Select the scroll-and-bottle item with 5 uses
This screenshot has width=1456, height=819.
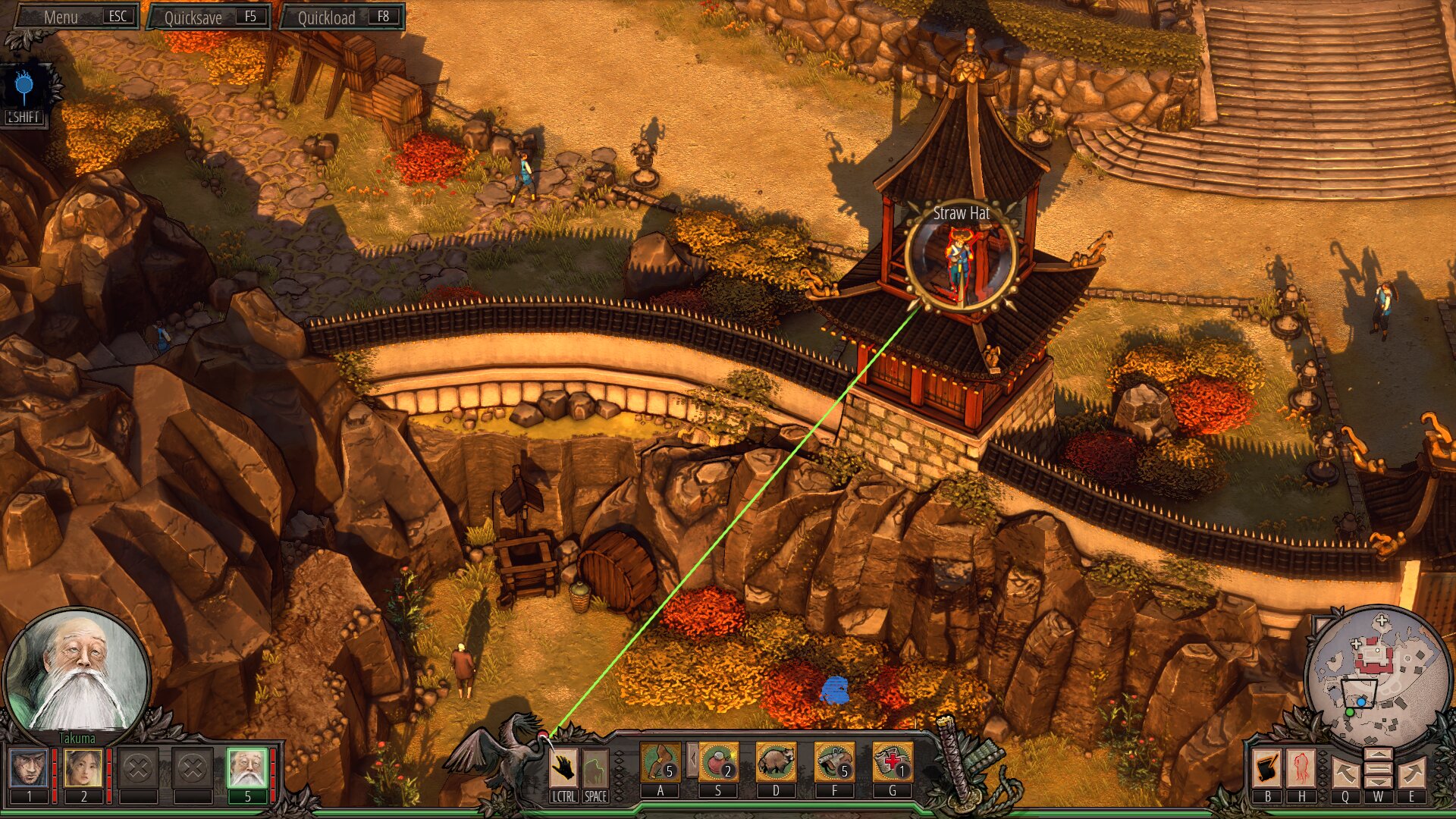(834, 762)
